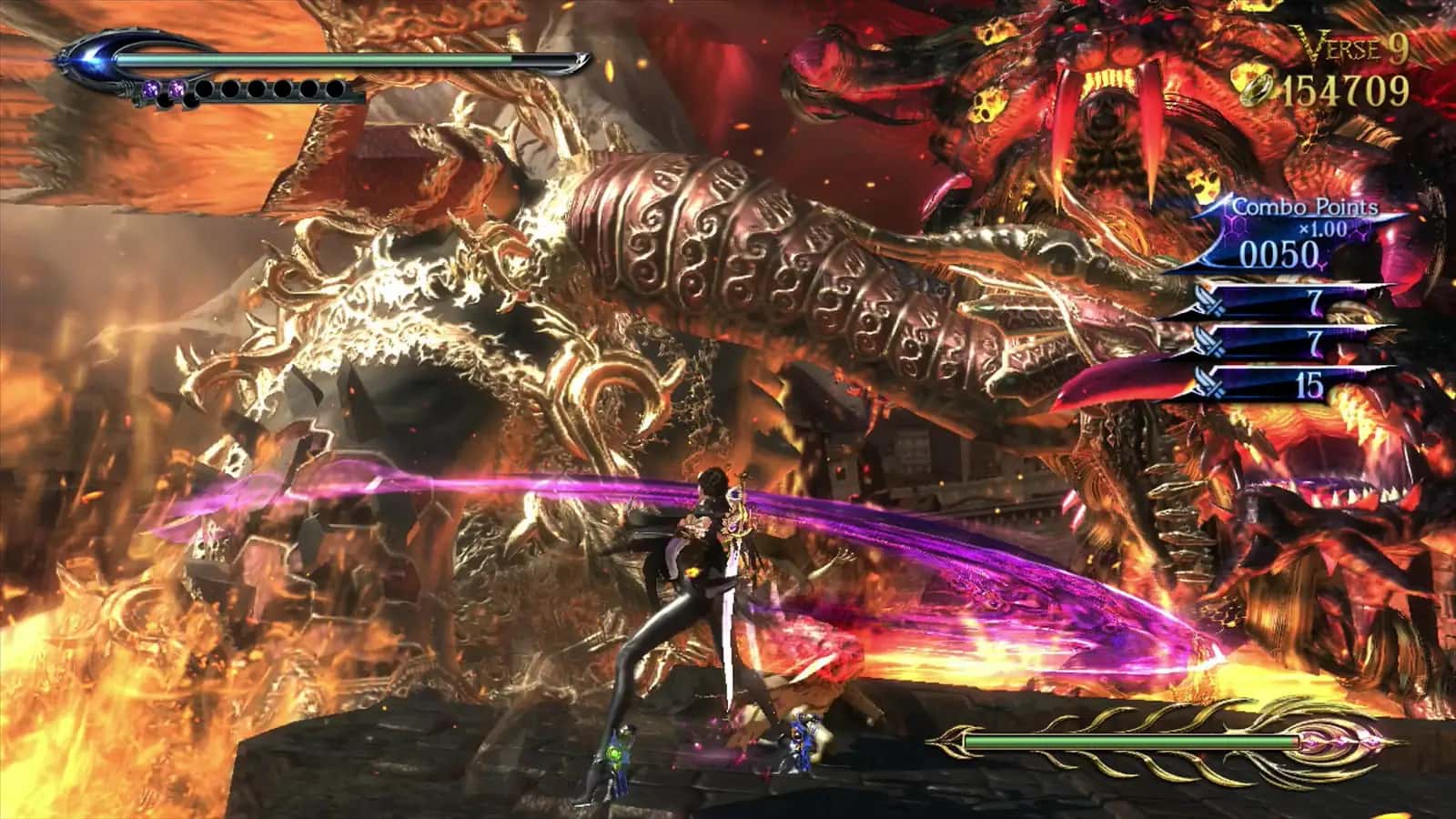Toggle the last empty magic orb slot
This screenshot has height=819, width=1456.
(337, 87)
